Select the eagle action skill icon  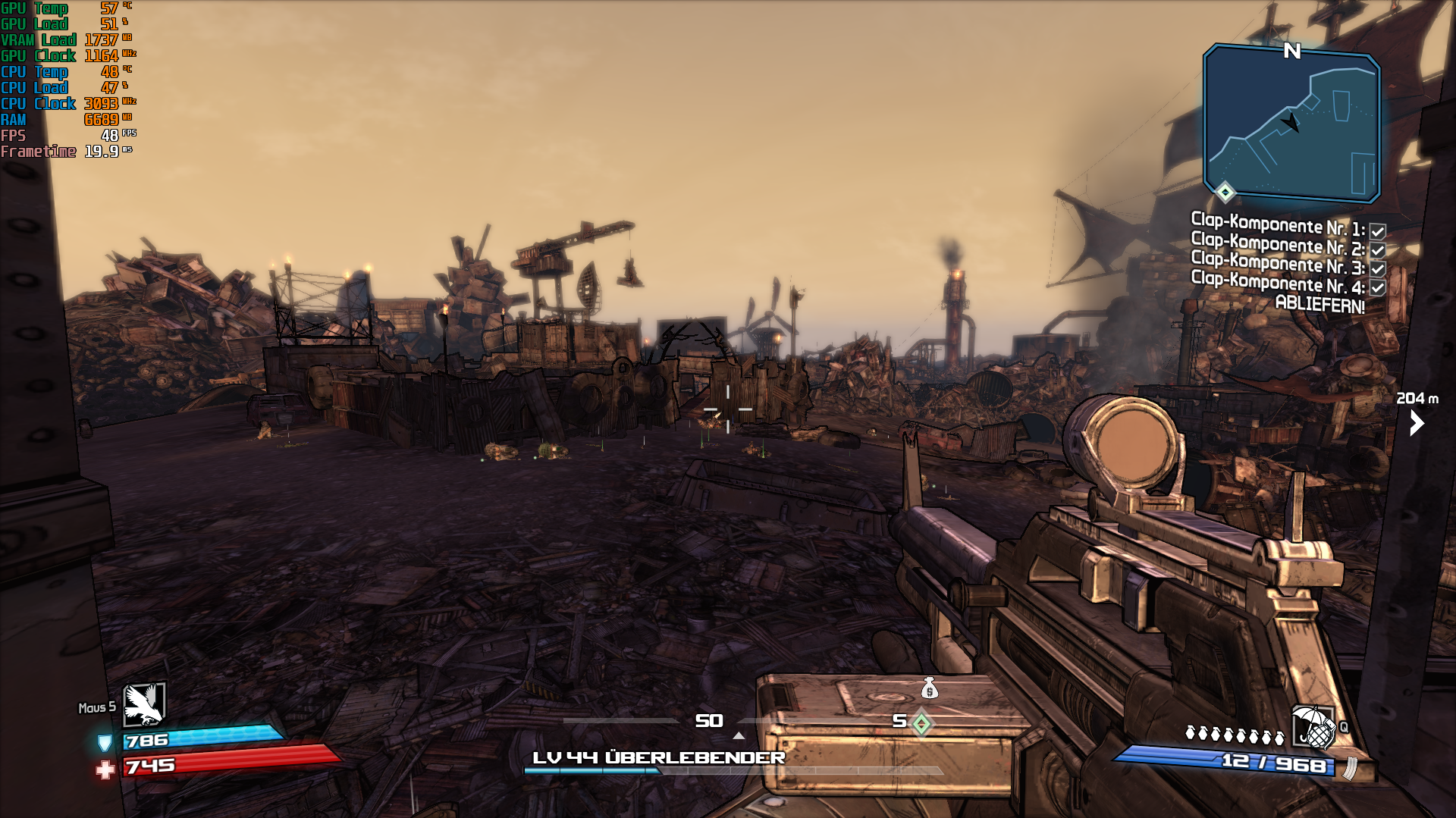(x=144, y=704)
